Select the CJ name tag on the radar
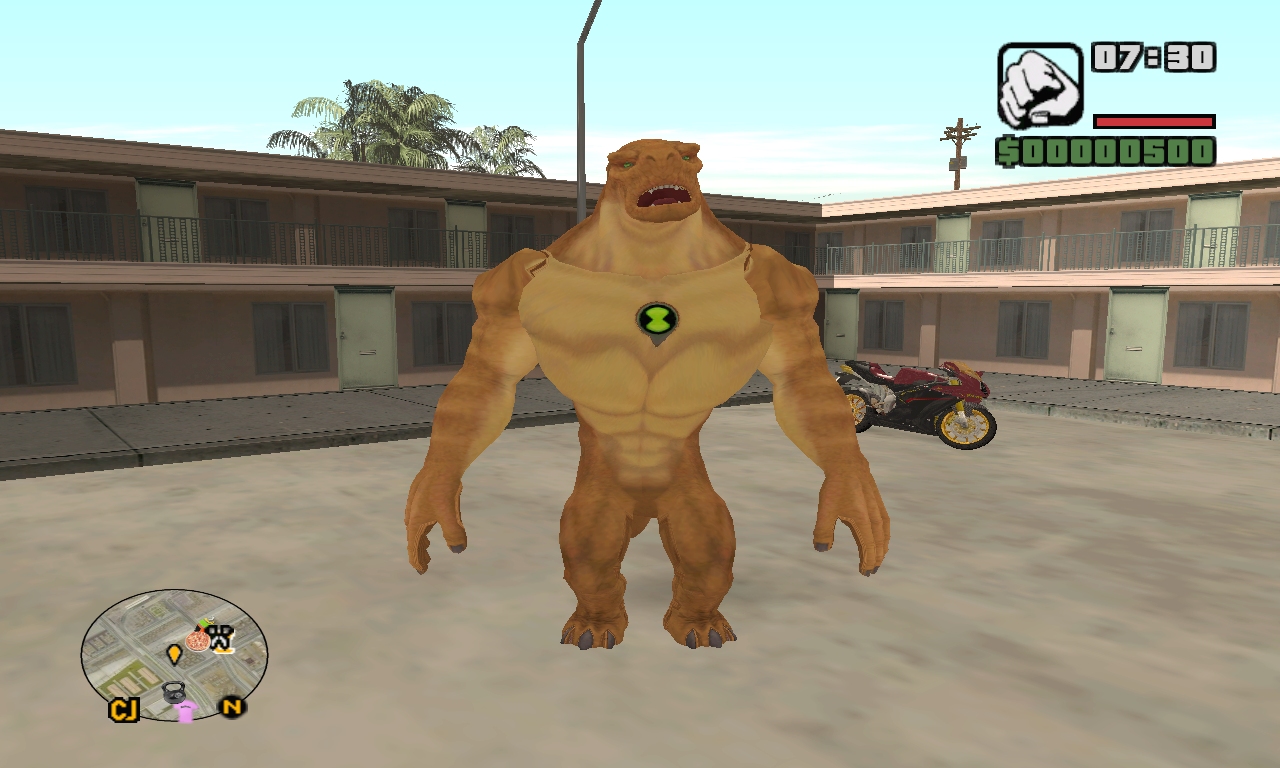The width and height of the screenshot is (1280, 768). (x=124, y=710)
